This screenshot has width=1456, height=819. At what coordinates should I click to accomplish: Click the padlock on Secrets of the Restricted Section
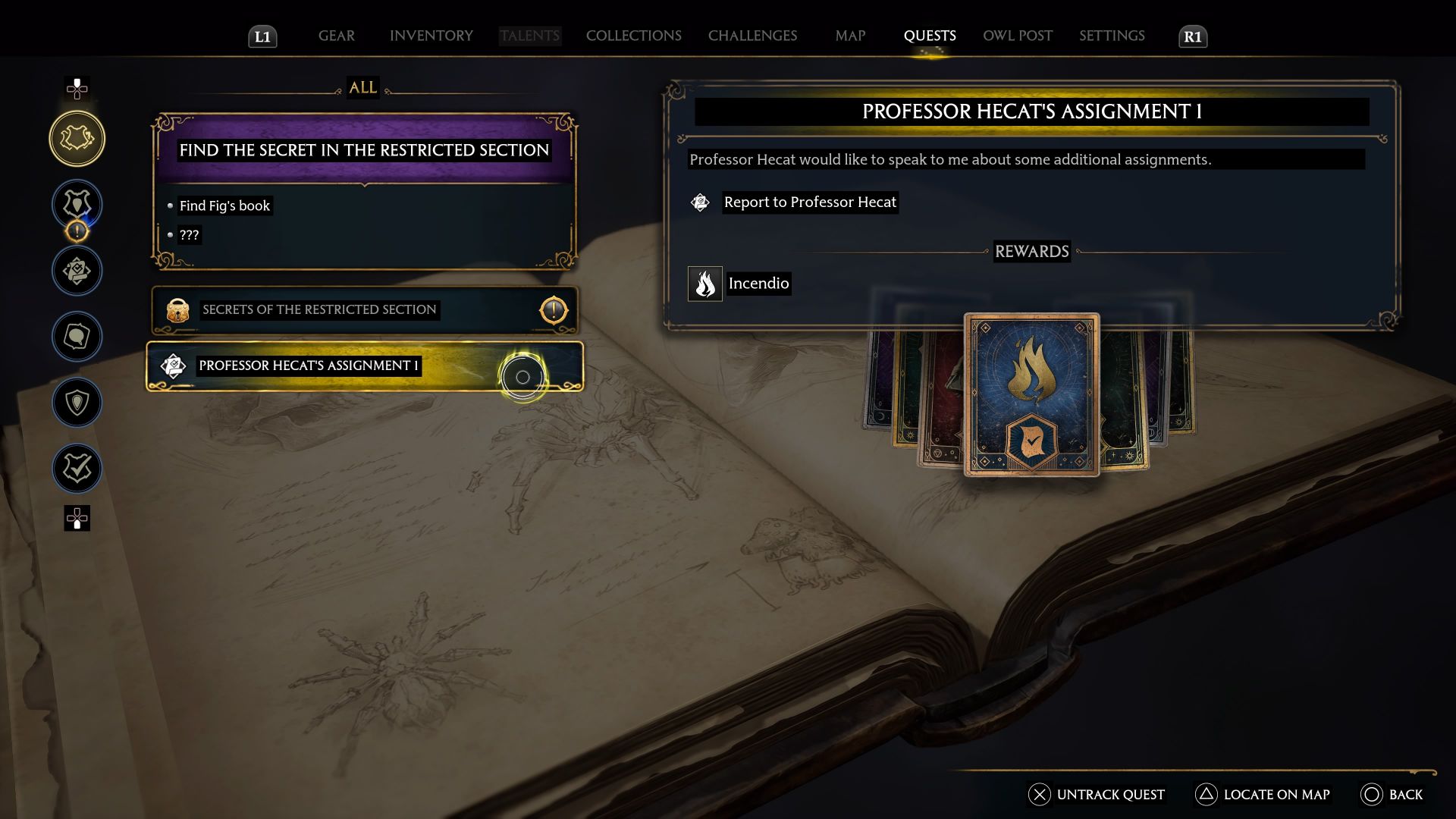click(177, 310)
